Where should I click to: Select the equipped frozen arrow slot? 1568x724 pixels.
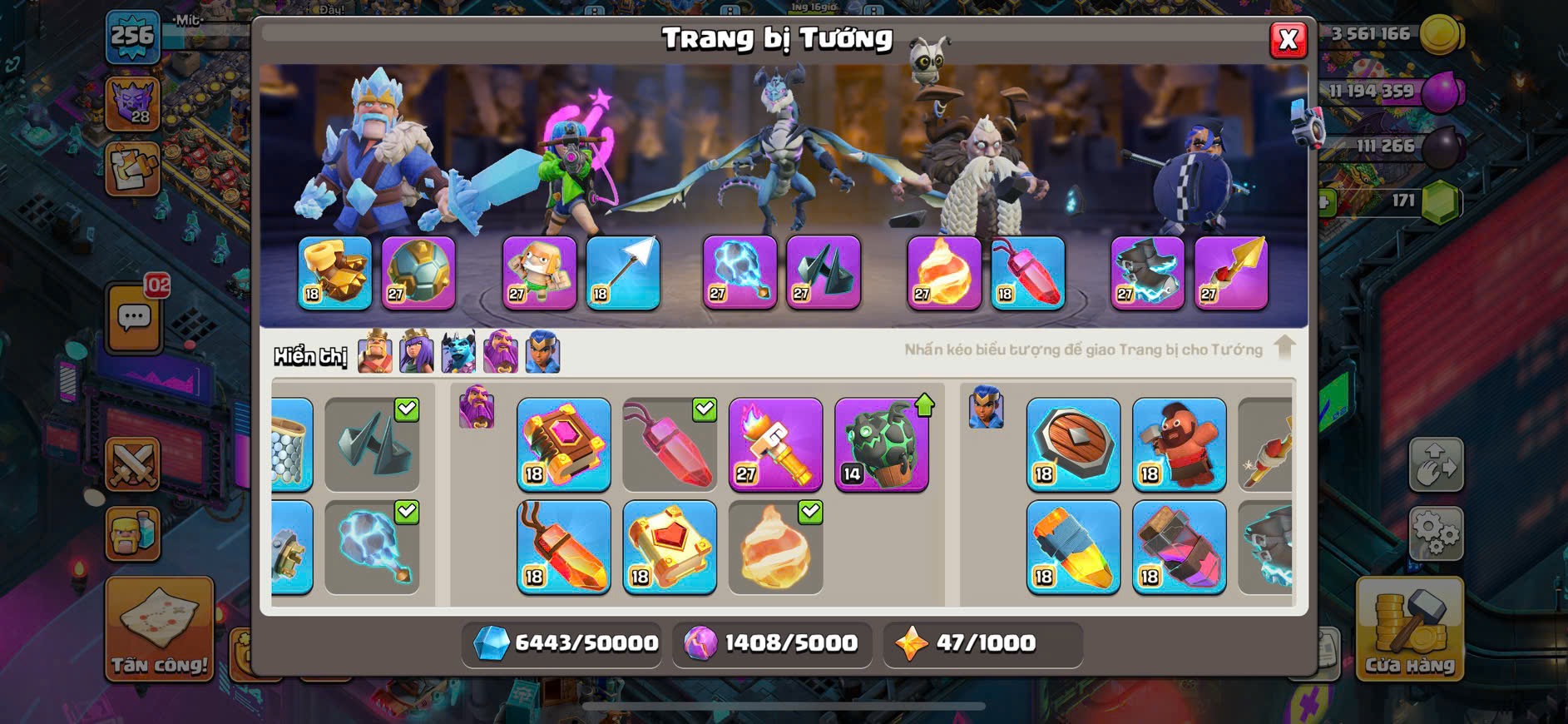pos(623,273)
